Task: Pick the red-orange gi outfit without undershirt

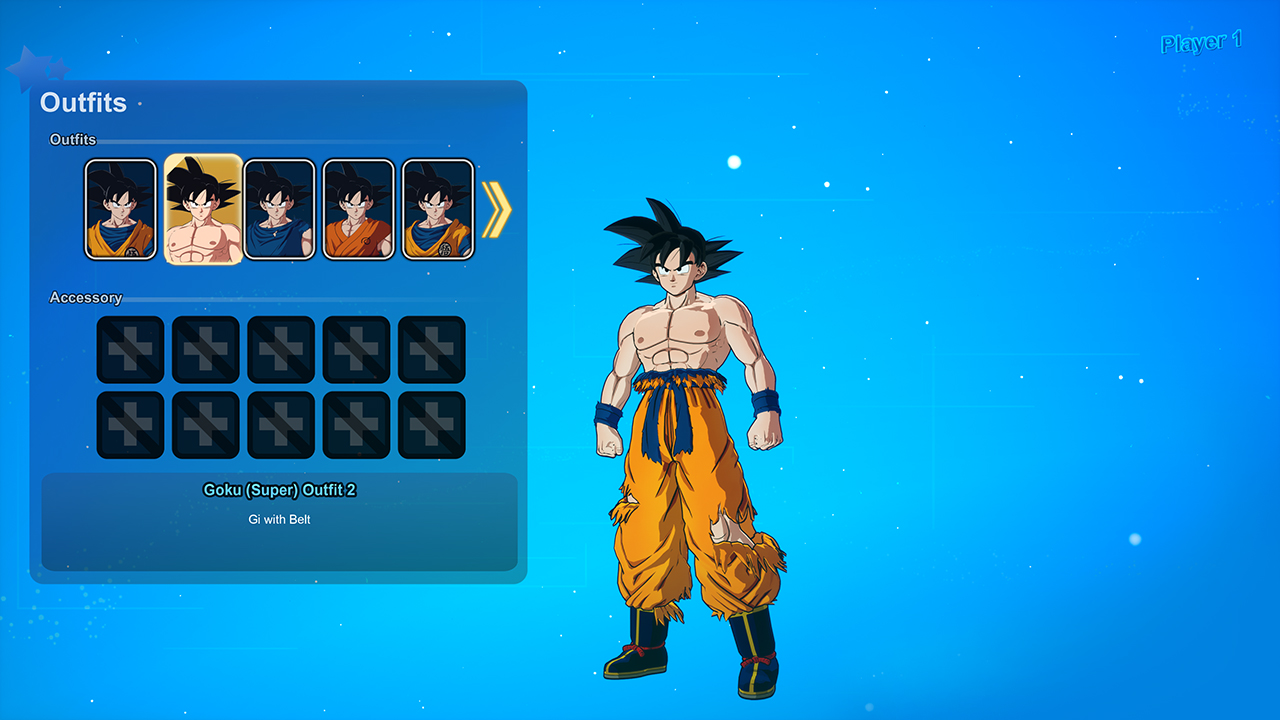Action: coord(358,209)
